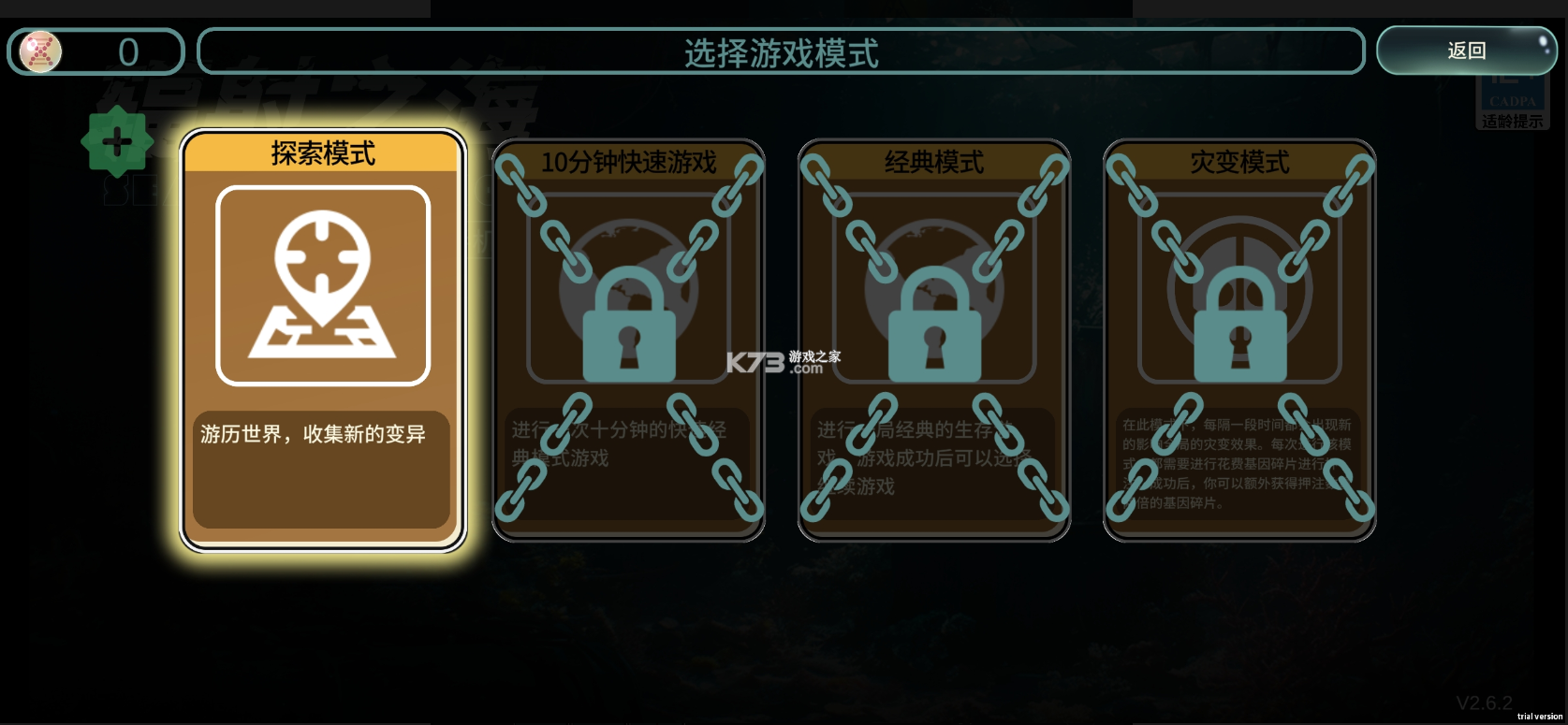Click the gene fragment counter showing 0

[126, 51]
